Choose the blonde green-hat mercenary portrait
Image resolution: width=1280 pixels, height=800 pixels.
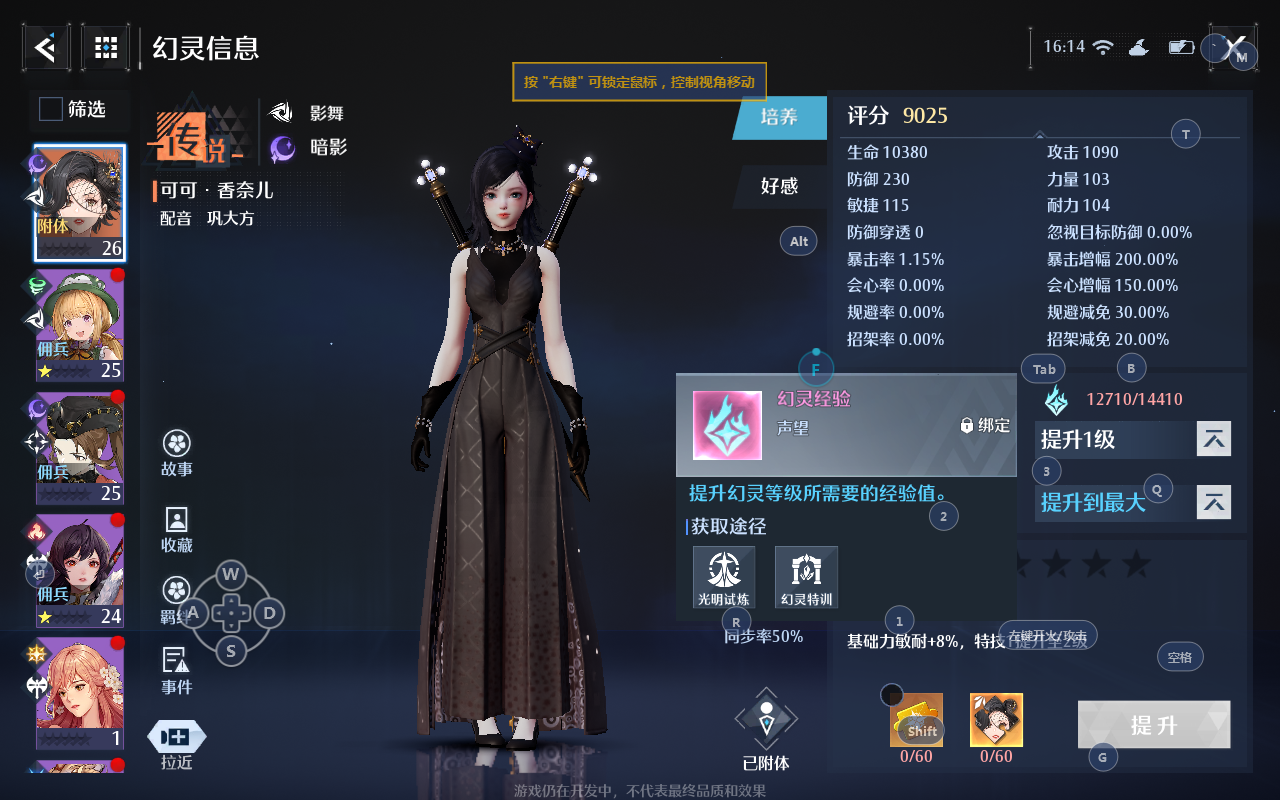[x=80, y=326]
